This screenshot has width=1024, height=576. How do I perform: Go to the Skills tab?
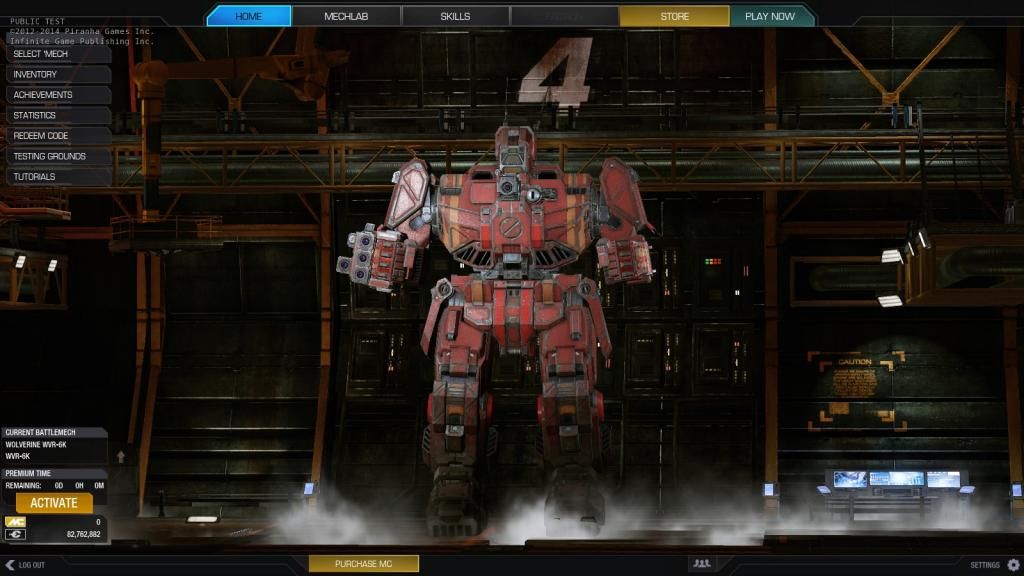click(x=455, y=16)
